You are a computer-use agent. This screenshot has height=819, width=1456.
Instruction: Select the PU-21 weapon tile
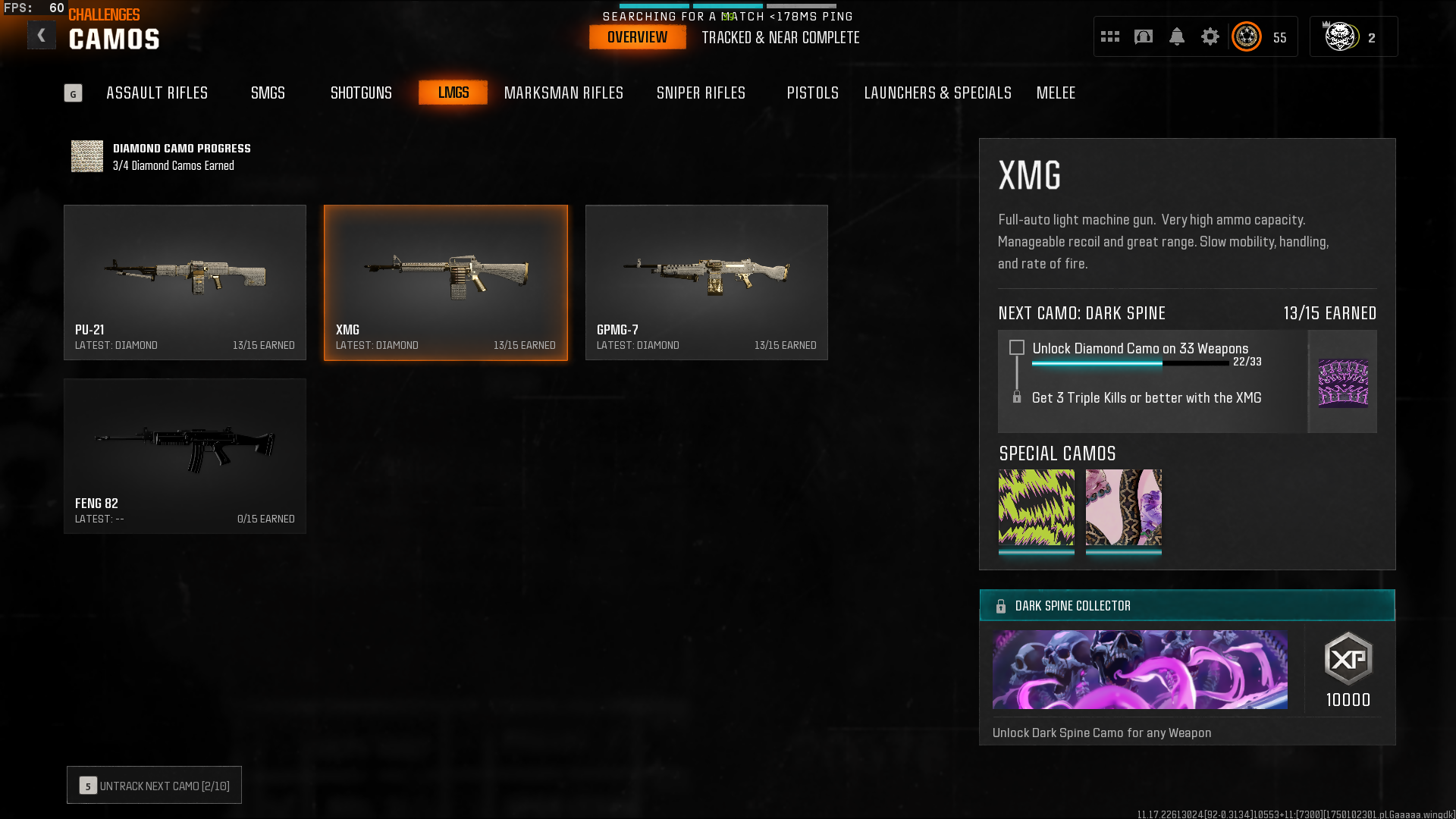(185, 282)
